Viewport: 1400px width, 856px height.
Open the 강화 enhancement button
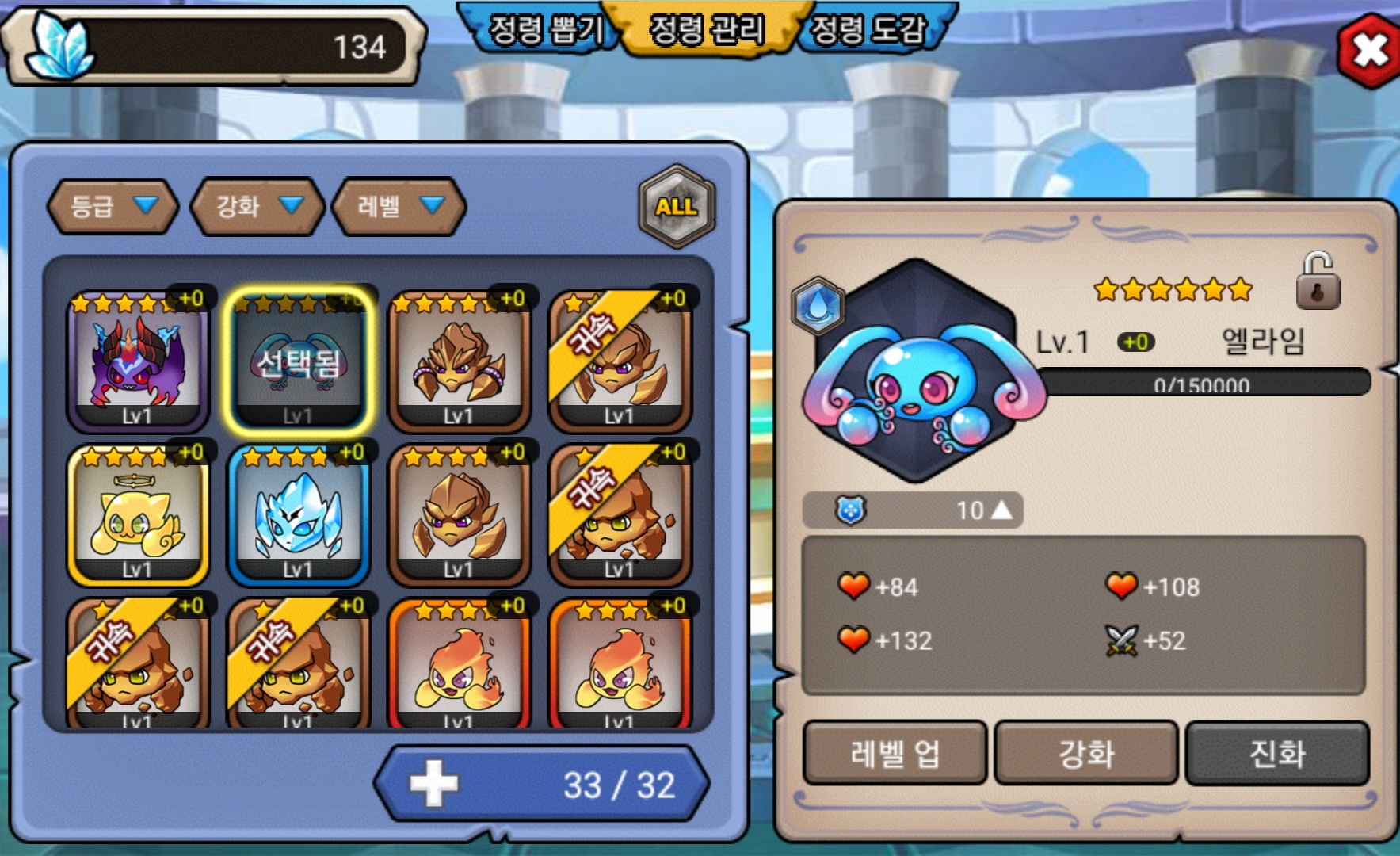pyautogui.click(x=1085, y=753)
